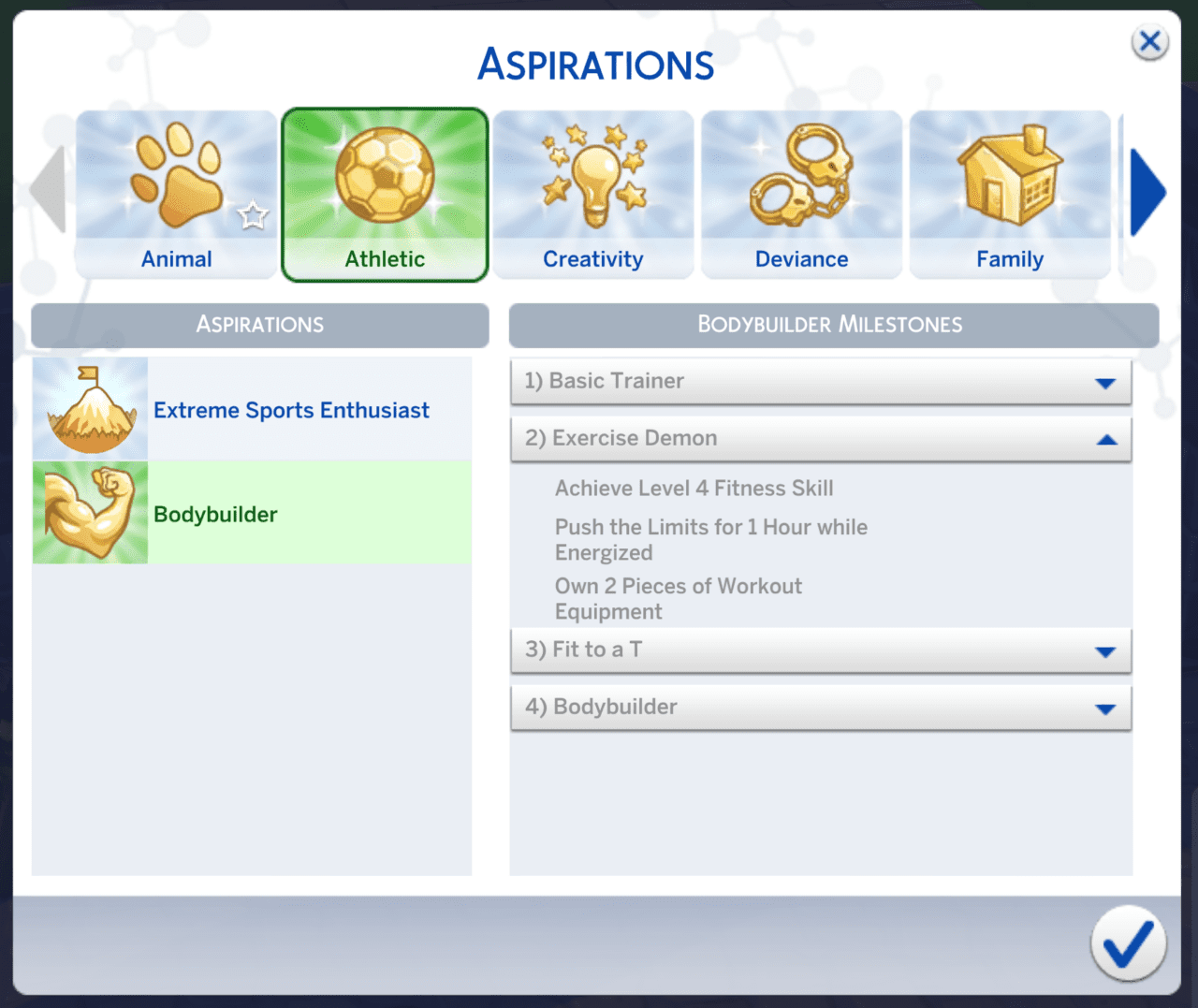Select the Deviance handcuffs icon

[x=801, y=178]
